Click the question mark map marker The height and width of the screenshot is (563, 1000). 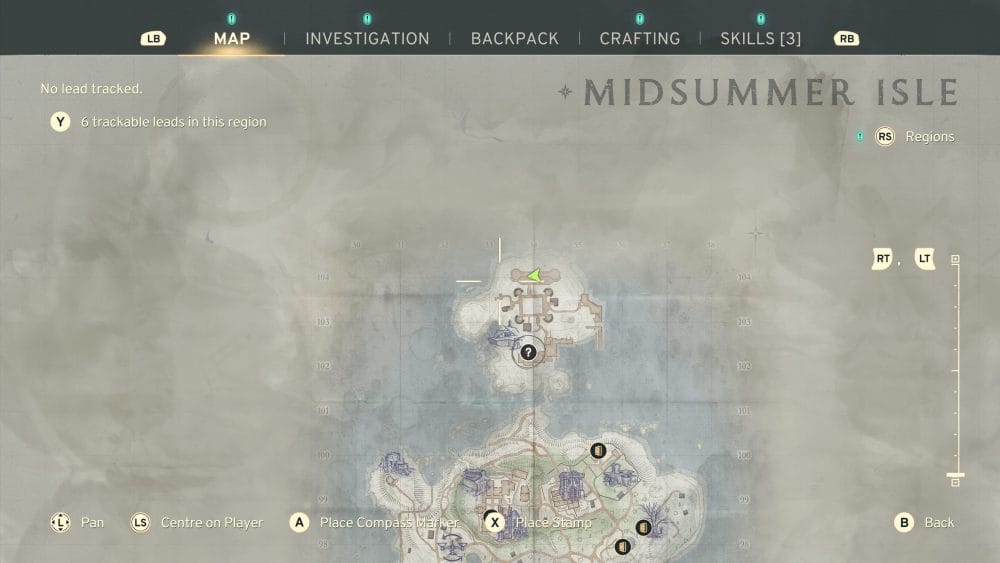coord(529,352)
